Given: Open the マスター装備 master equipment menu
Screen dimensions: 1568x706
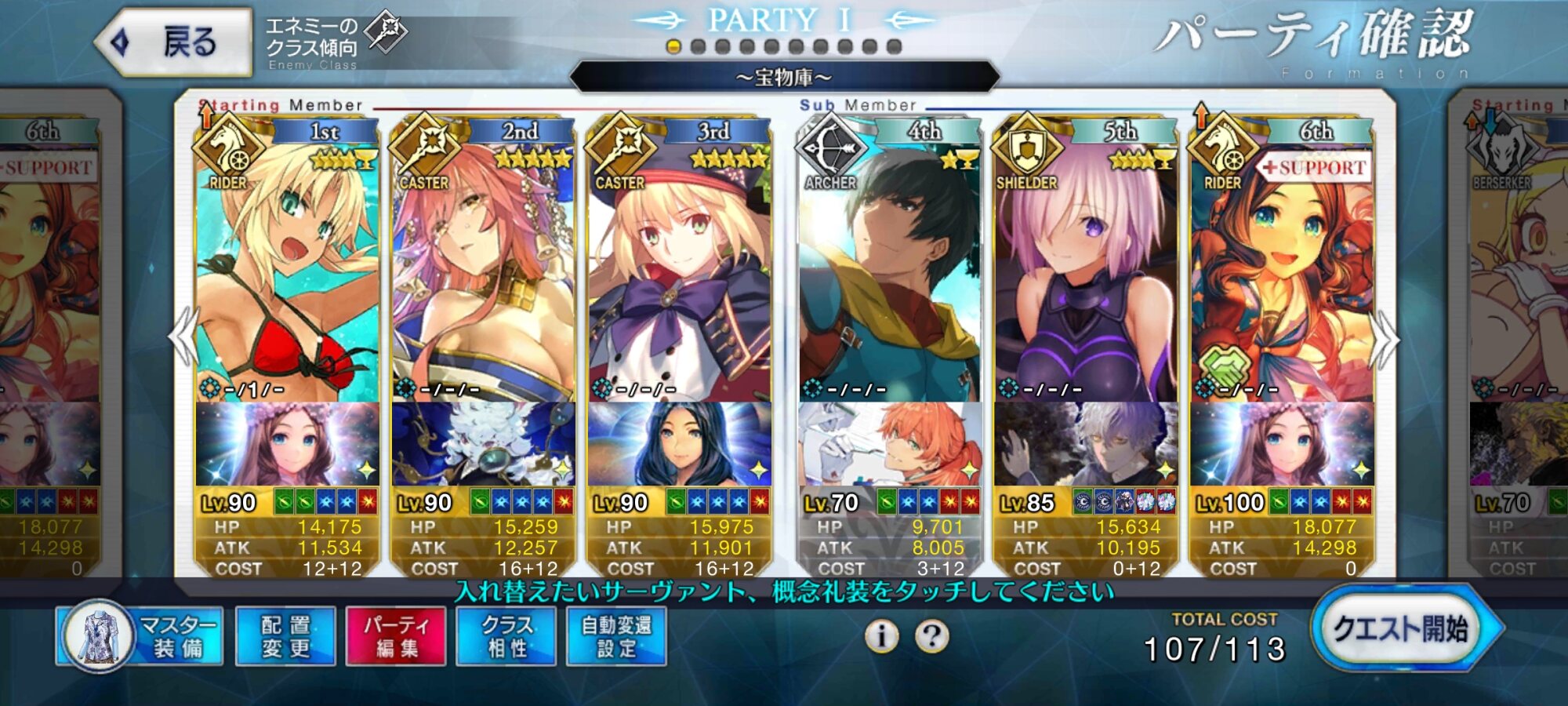Looking at the screenshot, I should click(x=141, y=636).
